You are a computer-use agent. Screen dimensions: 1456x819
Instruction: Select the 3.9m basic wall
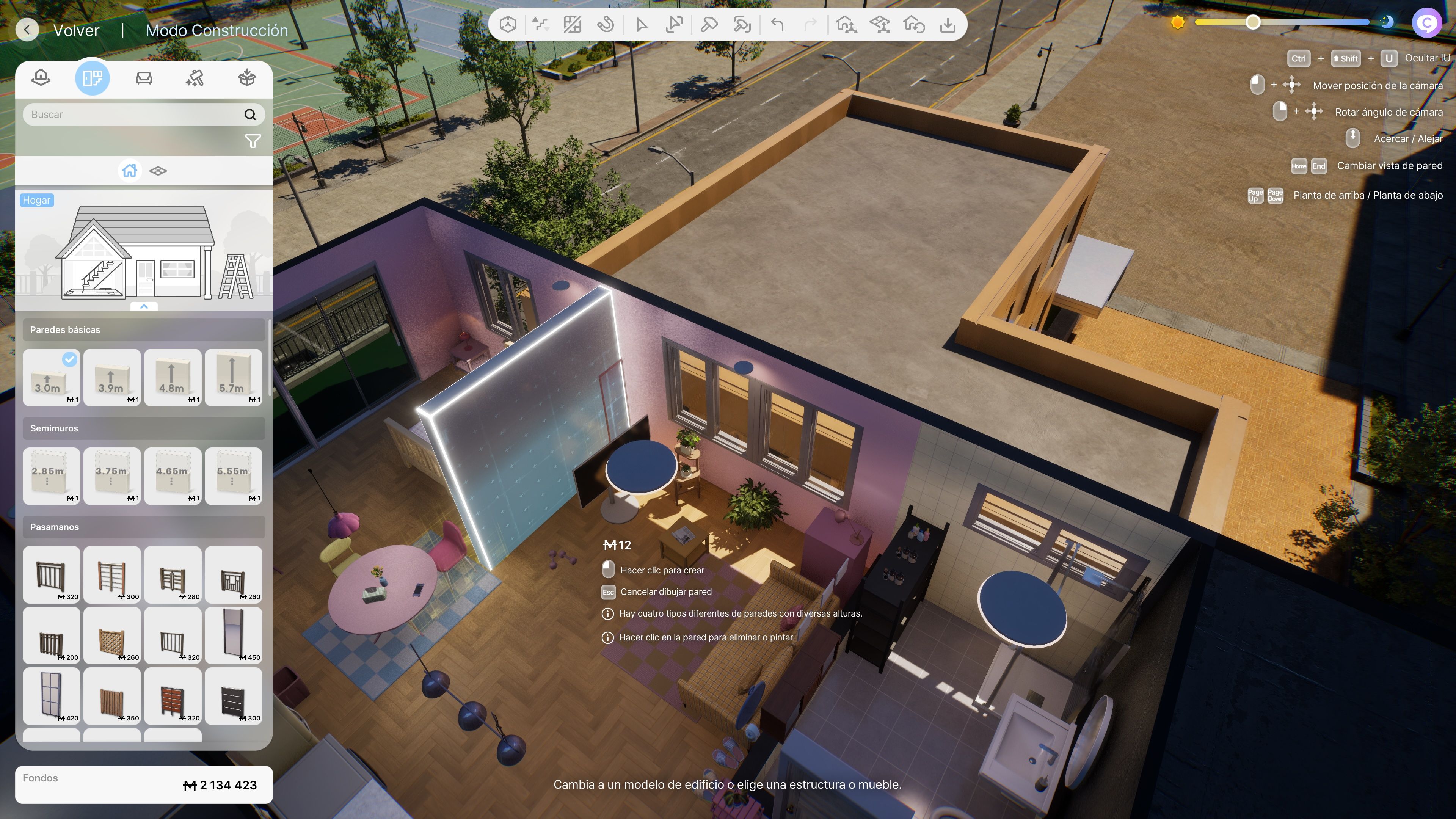coord(112,377)
